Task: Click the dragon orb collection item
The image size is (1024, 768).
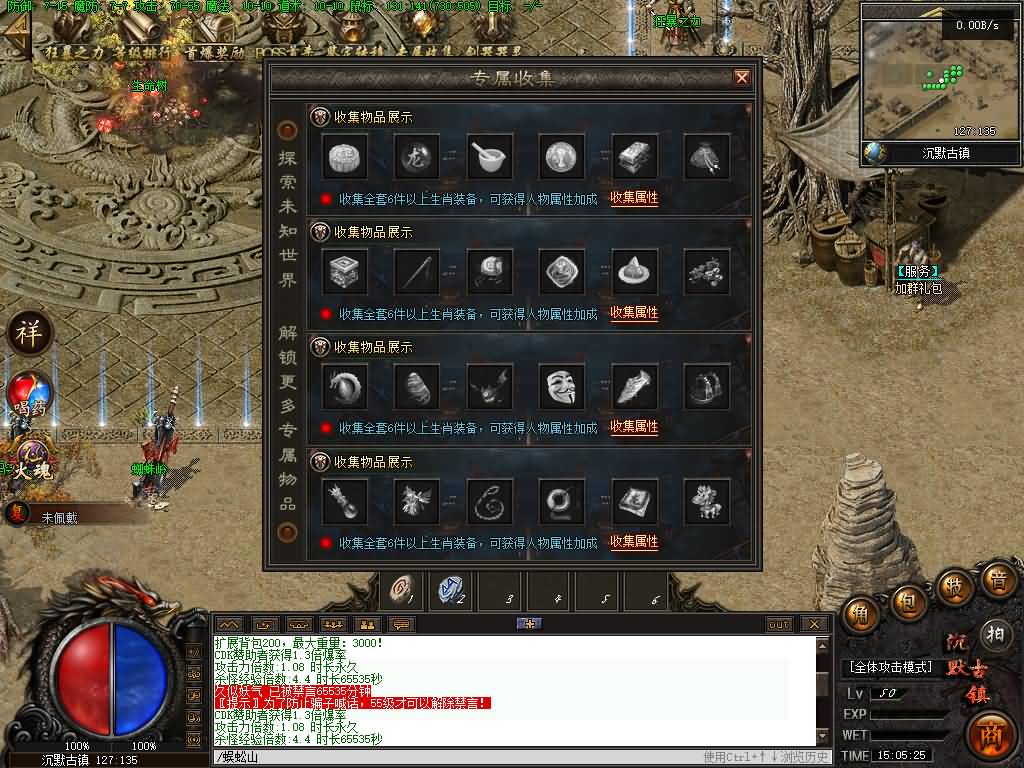Action: pyautogui.click(x=417, y=156)
